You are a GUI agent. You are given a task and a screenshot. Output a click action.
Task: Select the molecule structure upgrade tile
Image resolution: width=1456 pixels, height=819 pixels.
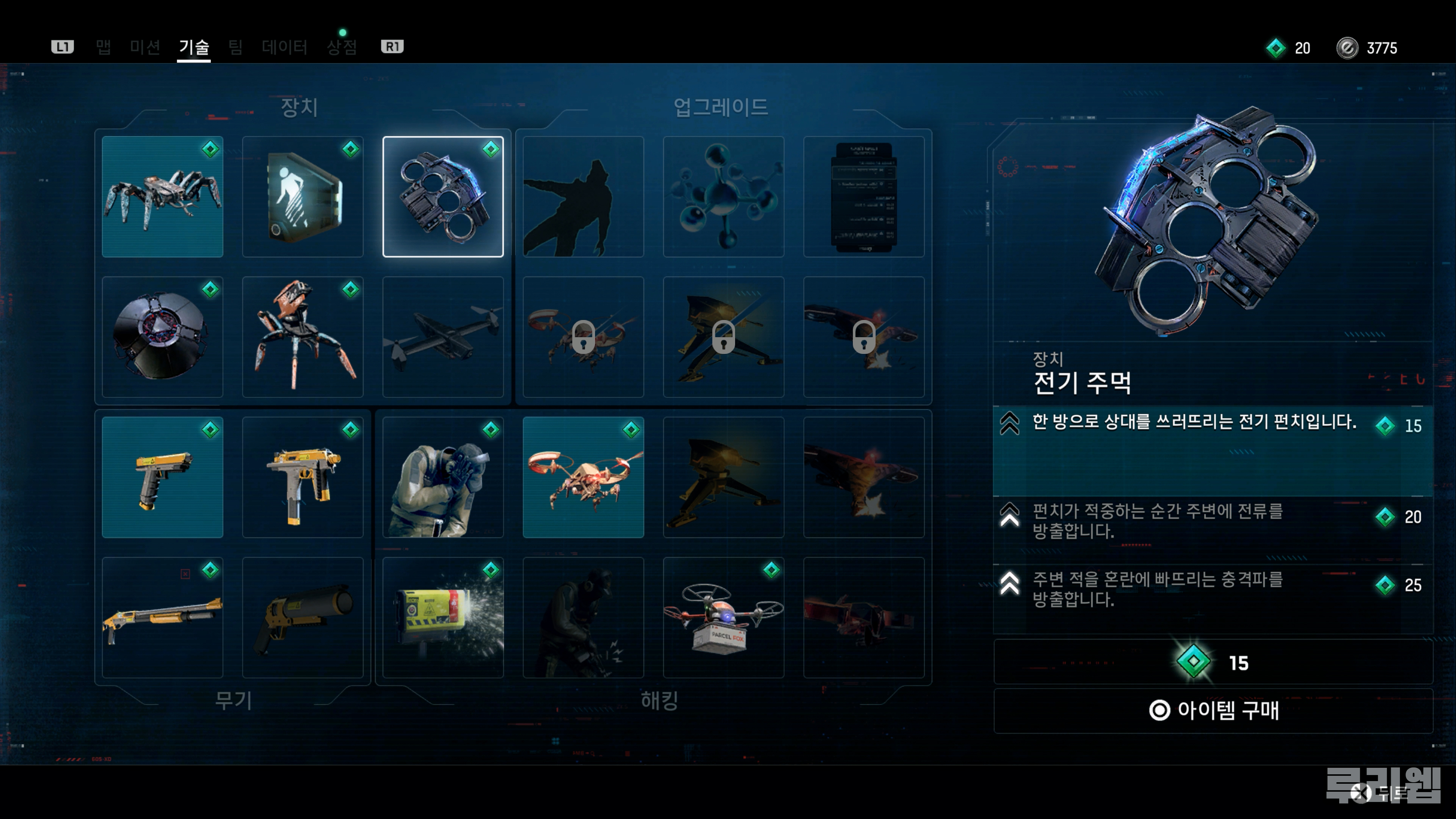[x=723, y=197]
